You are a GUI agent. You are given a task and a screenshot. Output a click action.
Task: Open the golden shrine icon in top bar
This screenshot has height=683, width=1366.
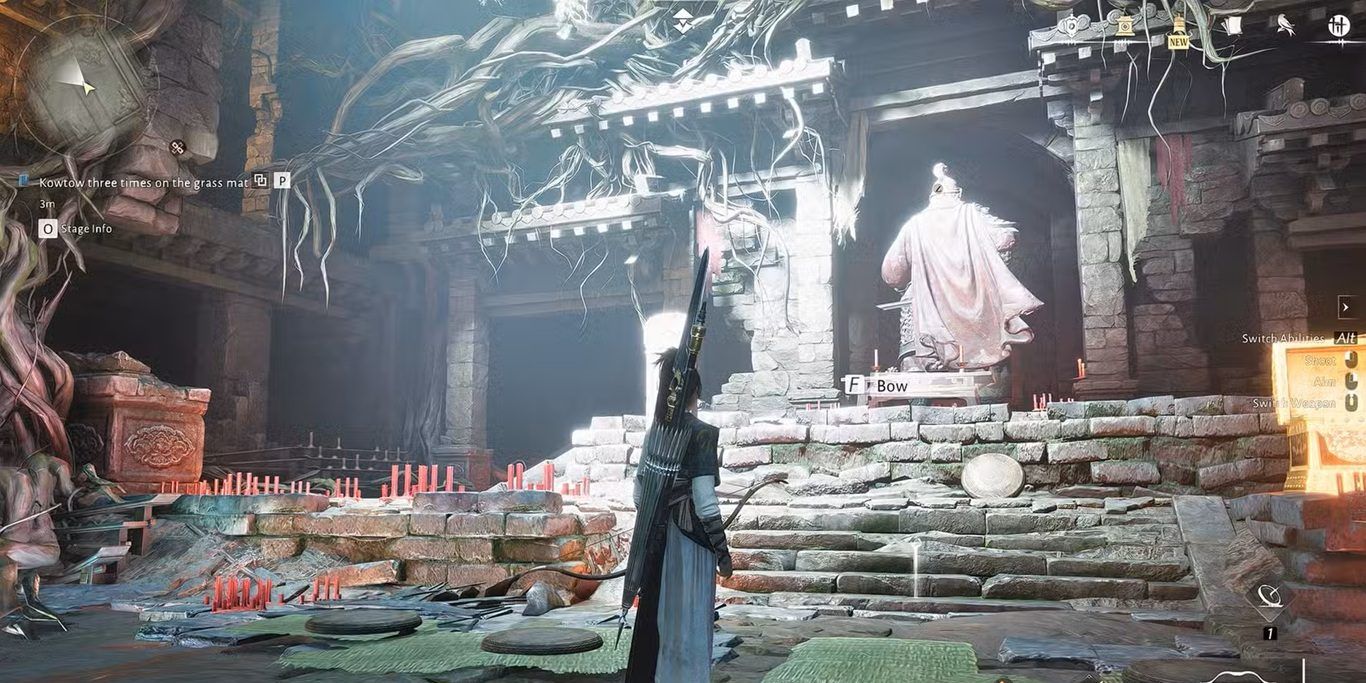click(1125, 26)
